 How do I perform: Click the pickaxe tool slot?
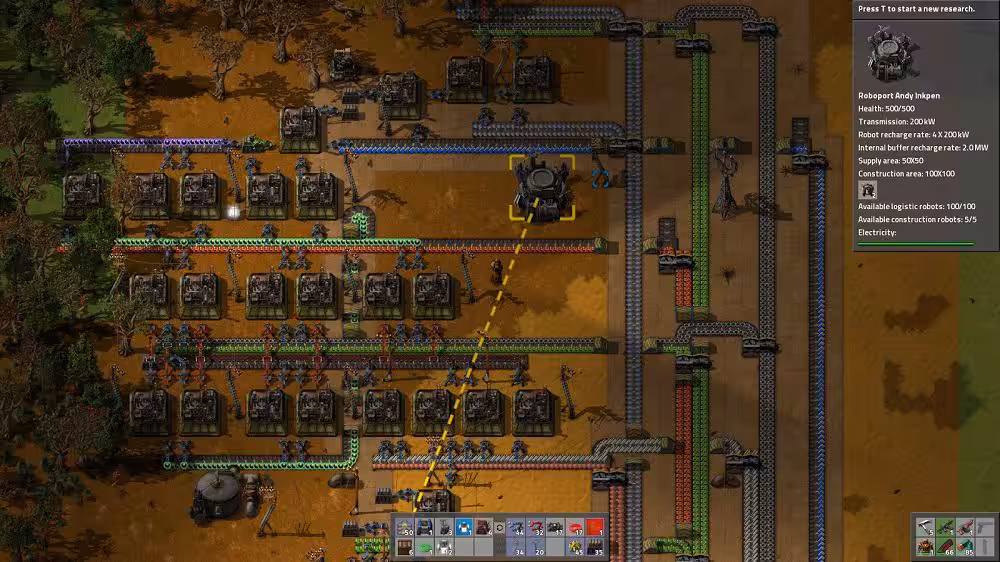click(927, 527)
